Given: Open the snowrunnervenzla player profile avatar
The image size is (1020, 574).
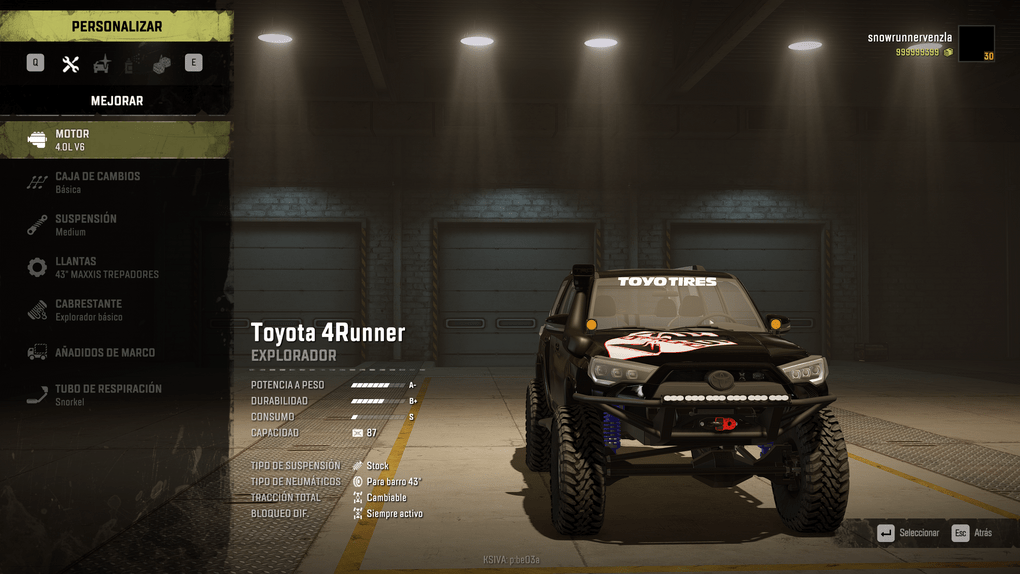Looking at the screenshot, I should pos(976,44).
